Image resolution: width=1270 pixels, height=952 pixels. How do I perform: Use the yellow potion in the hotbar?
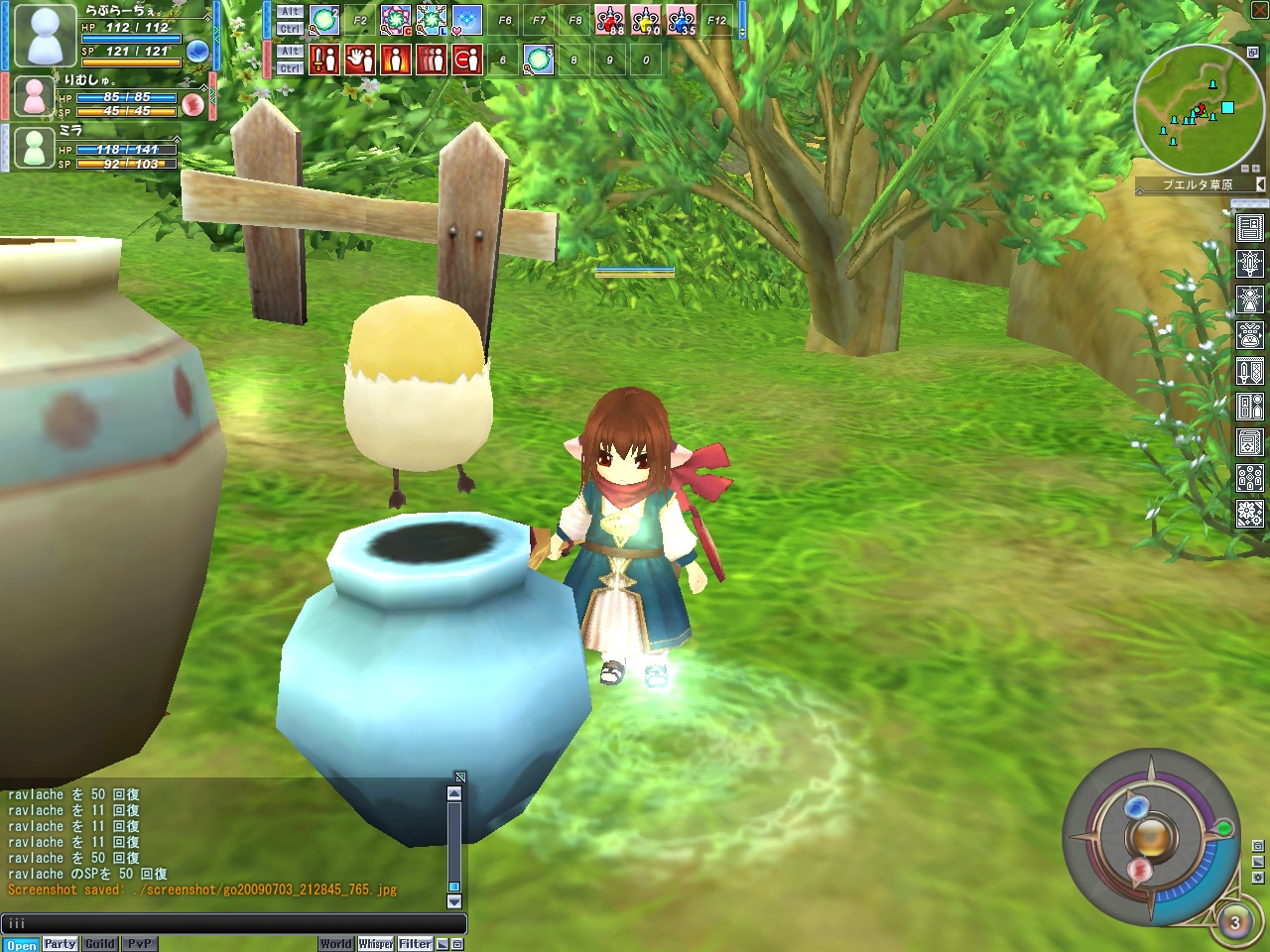tap(646, 20)
